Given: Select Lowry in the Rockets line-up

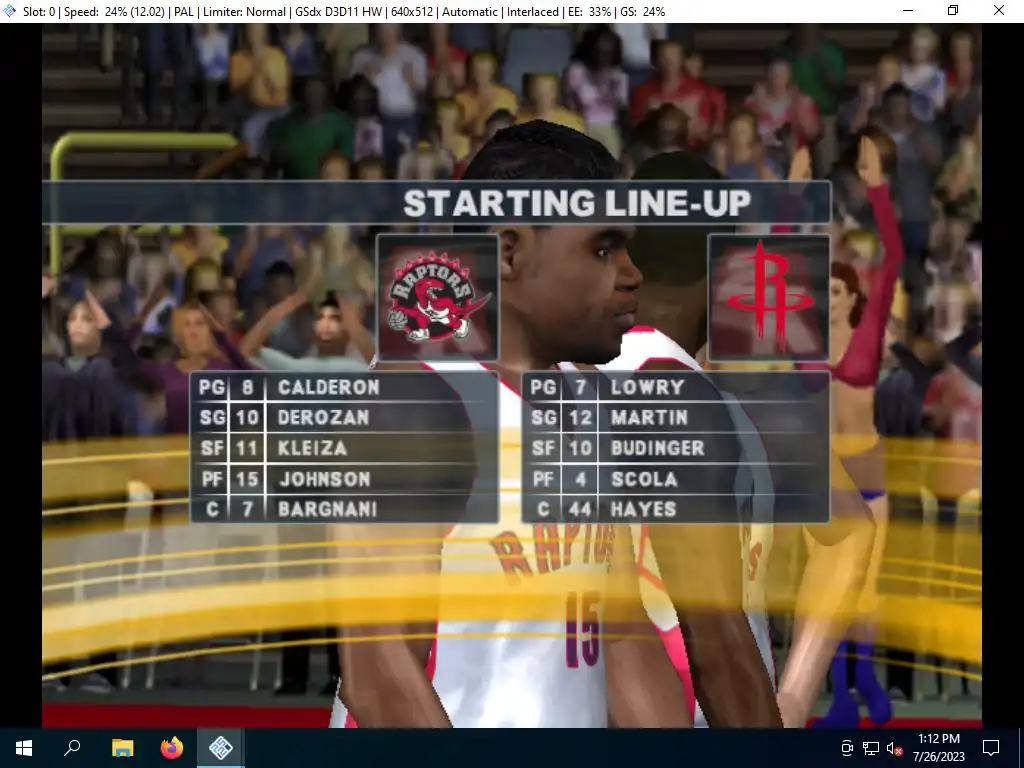Looking at the screenshot, I should tap(648, 387).
